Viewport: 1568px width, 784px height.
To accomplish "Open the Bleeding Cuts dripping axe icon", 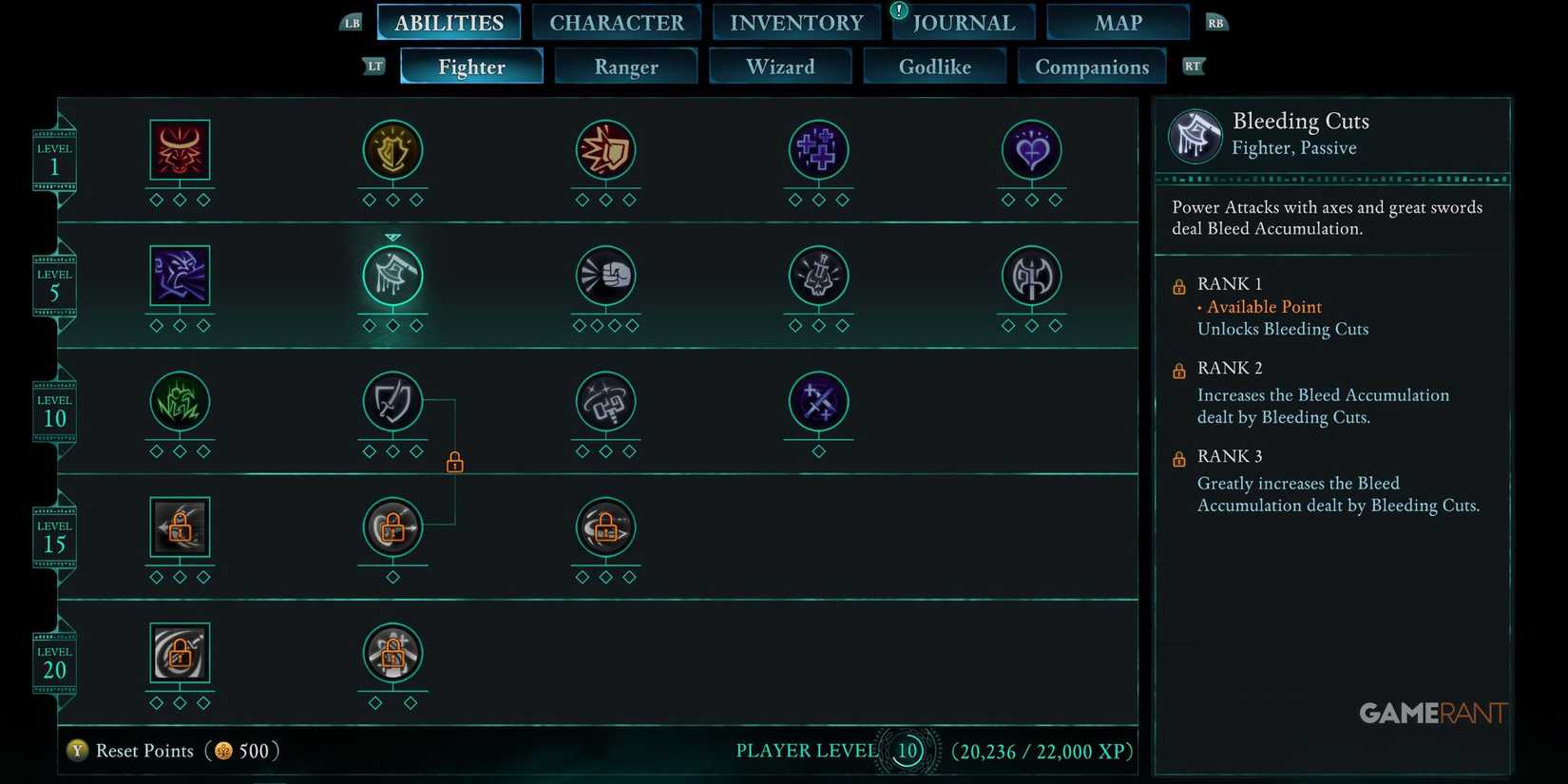I will [392, 277].
